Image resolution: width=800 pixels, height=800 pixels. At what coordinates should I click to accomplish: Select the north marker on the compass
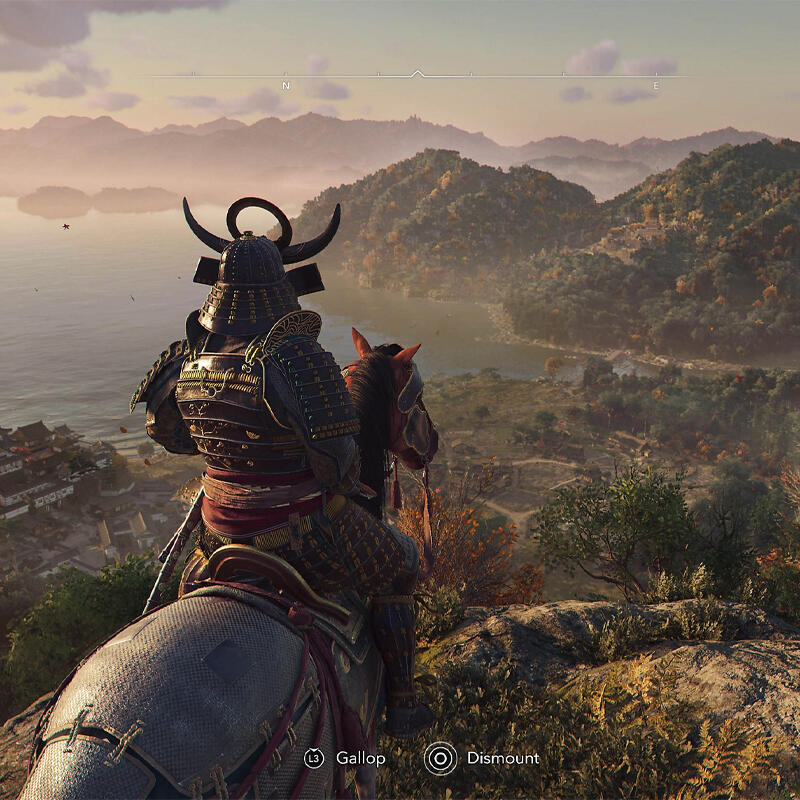pyautogui.click(x=286, y=85)
